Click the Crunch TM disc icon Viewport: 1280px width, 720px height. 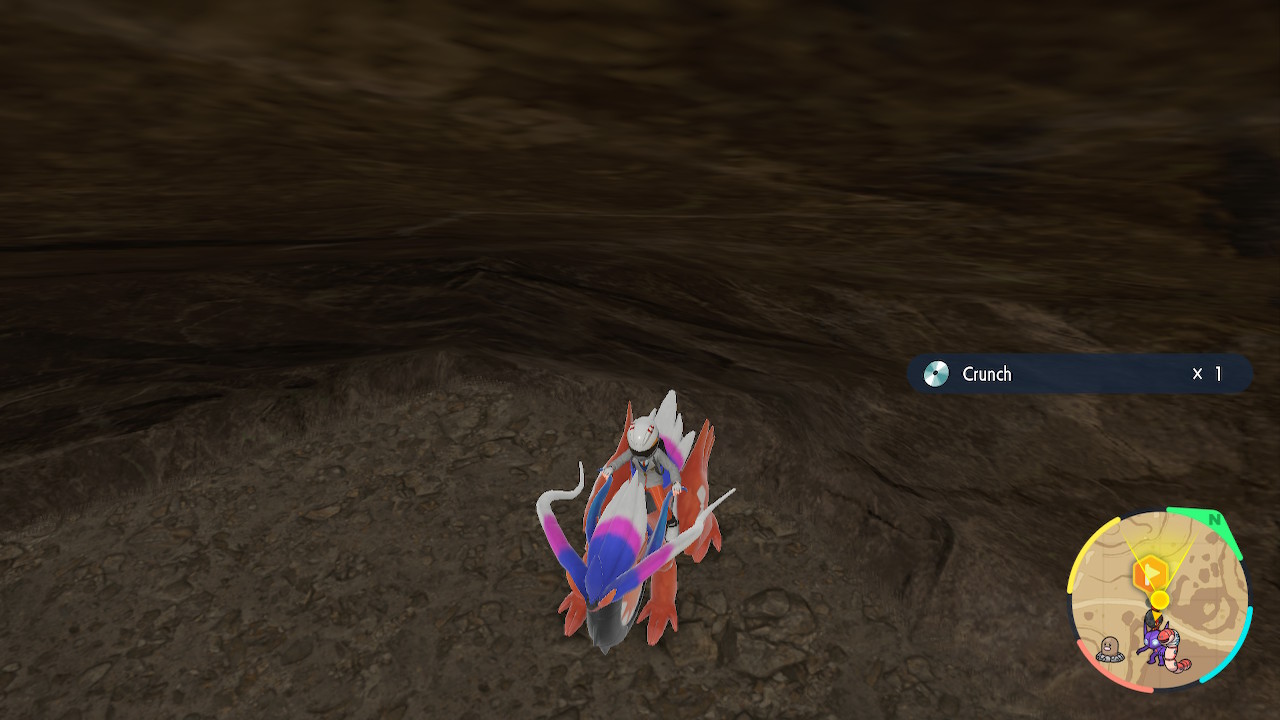tap(937, 374)
